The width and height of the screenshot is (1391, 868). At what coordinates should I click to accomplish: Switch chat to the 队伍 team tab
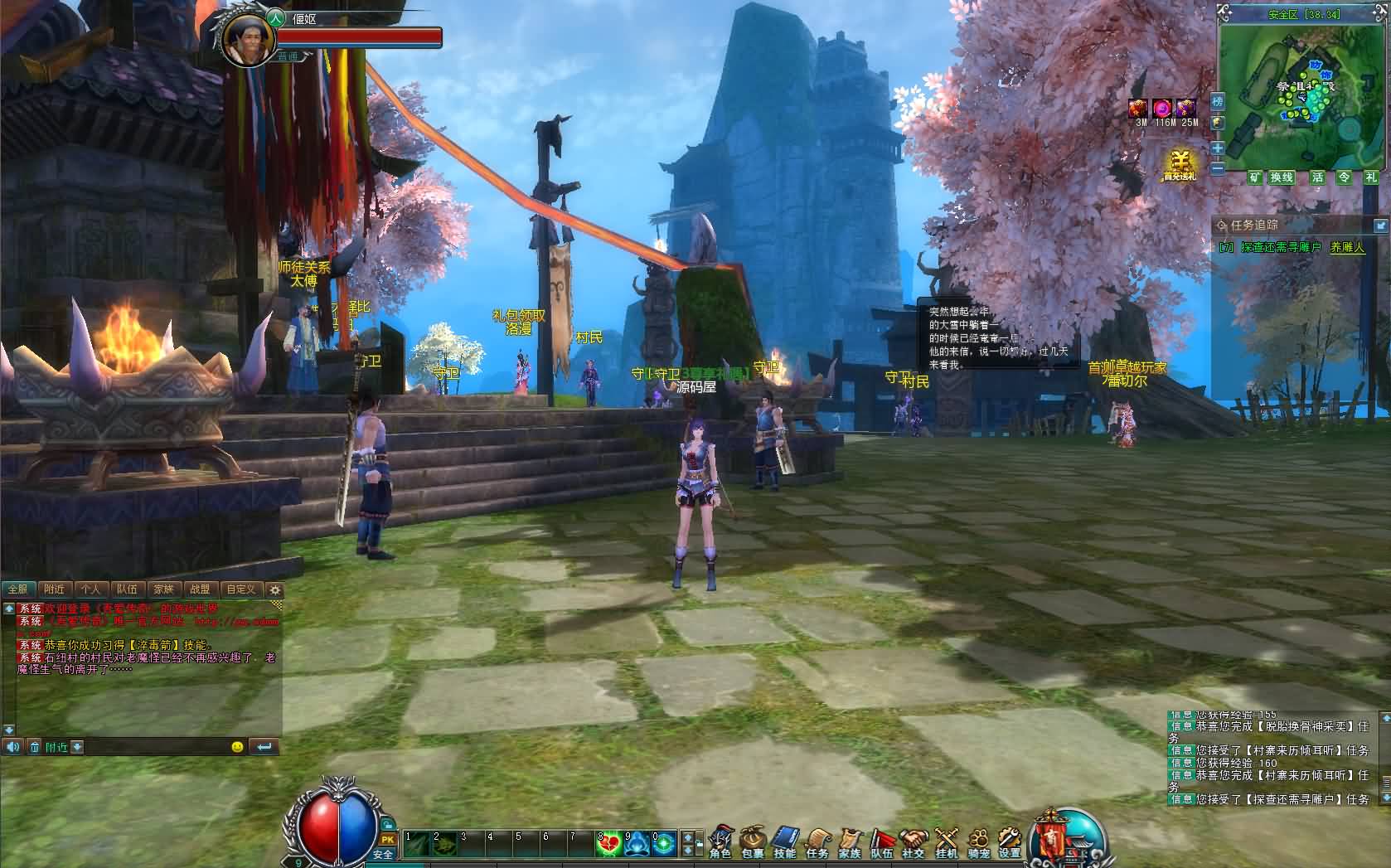pyautogui.click(x=127, y=589)
